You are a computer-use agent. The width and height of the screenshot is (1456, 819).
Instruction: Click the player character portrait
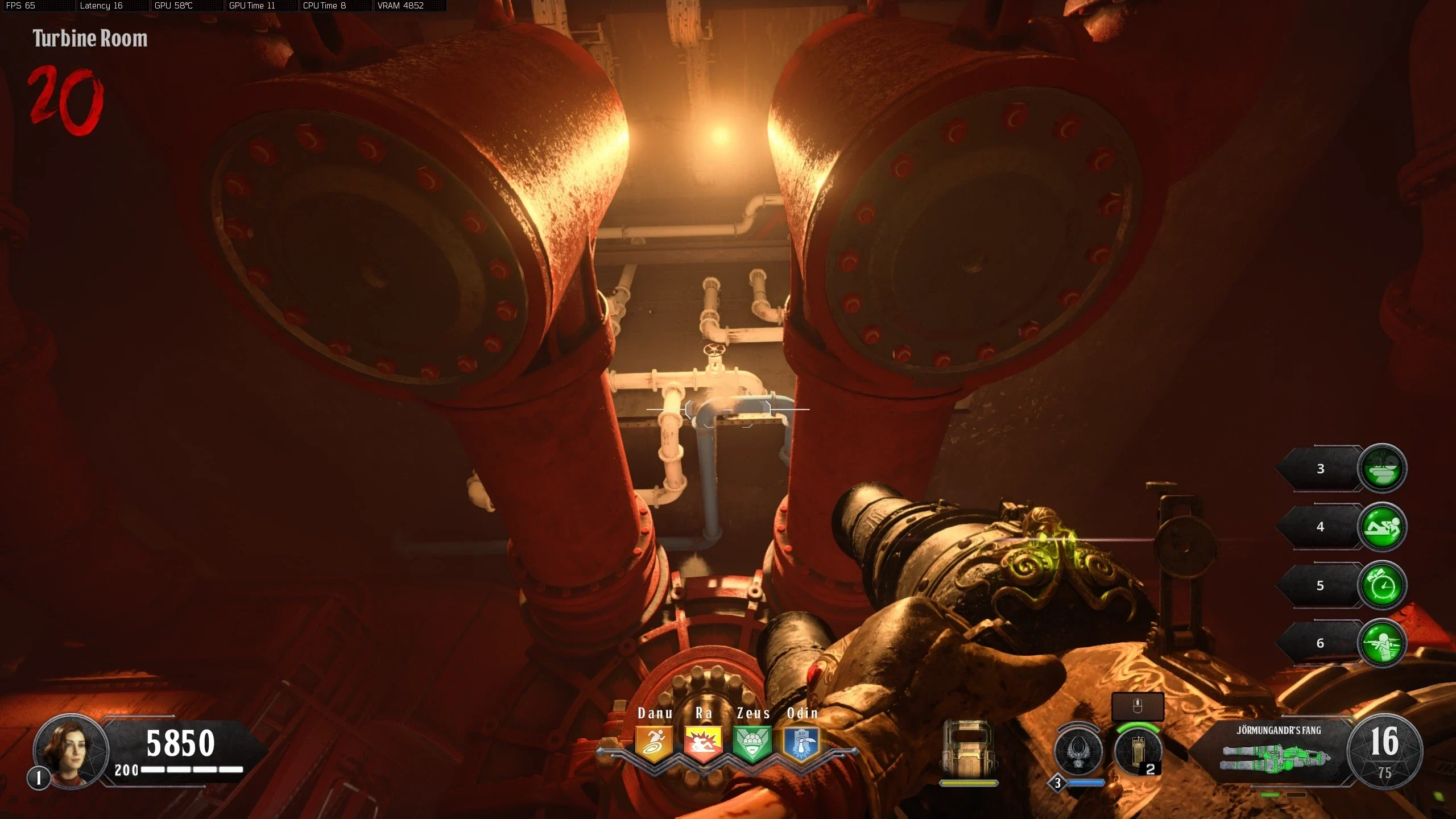tap(71, 751)
